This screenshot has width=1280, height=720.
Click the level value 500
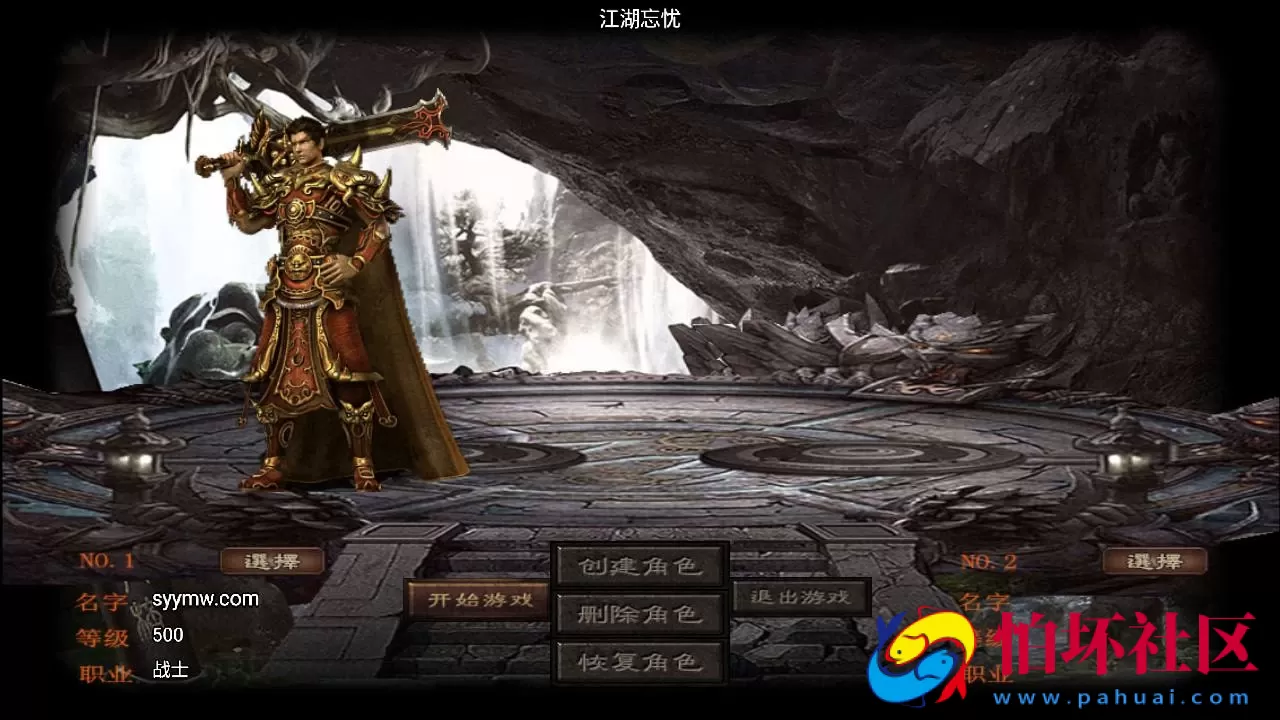coord(168,634)
